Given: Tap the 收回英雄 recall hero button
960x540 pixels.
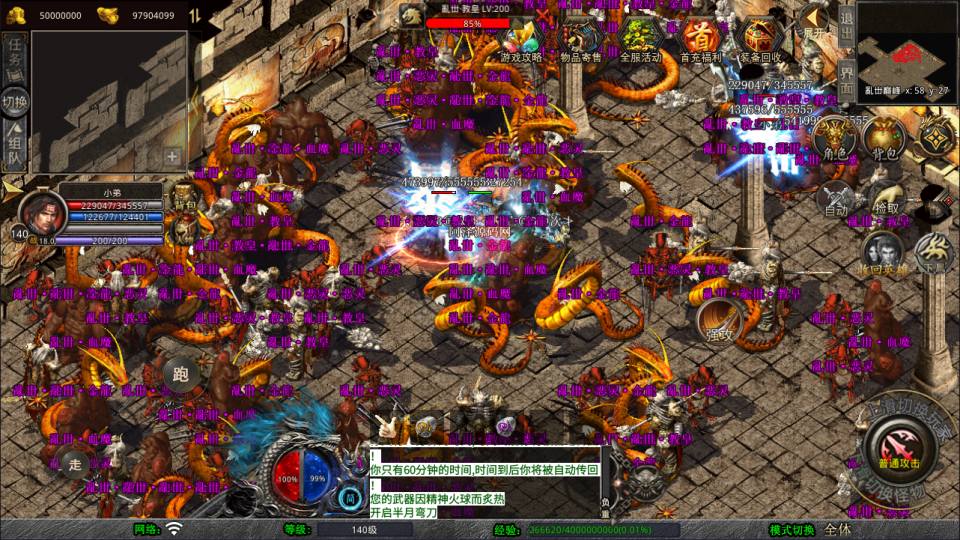Looking at the screenshot, I should (882, 254).
